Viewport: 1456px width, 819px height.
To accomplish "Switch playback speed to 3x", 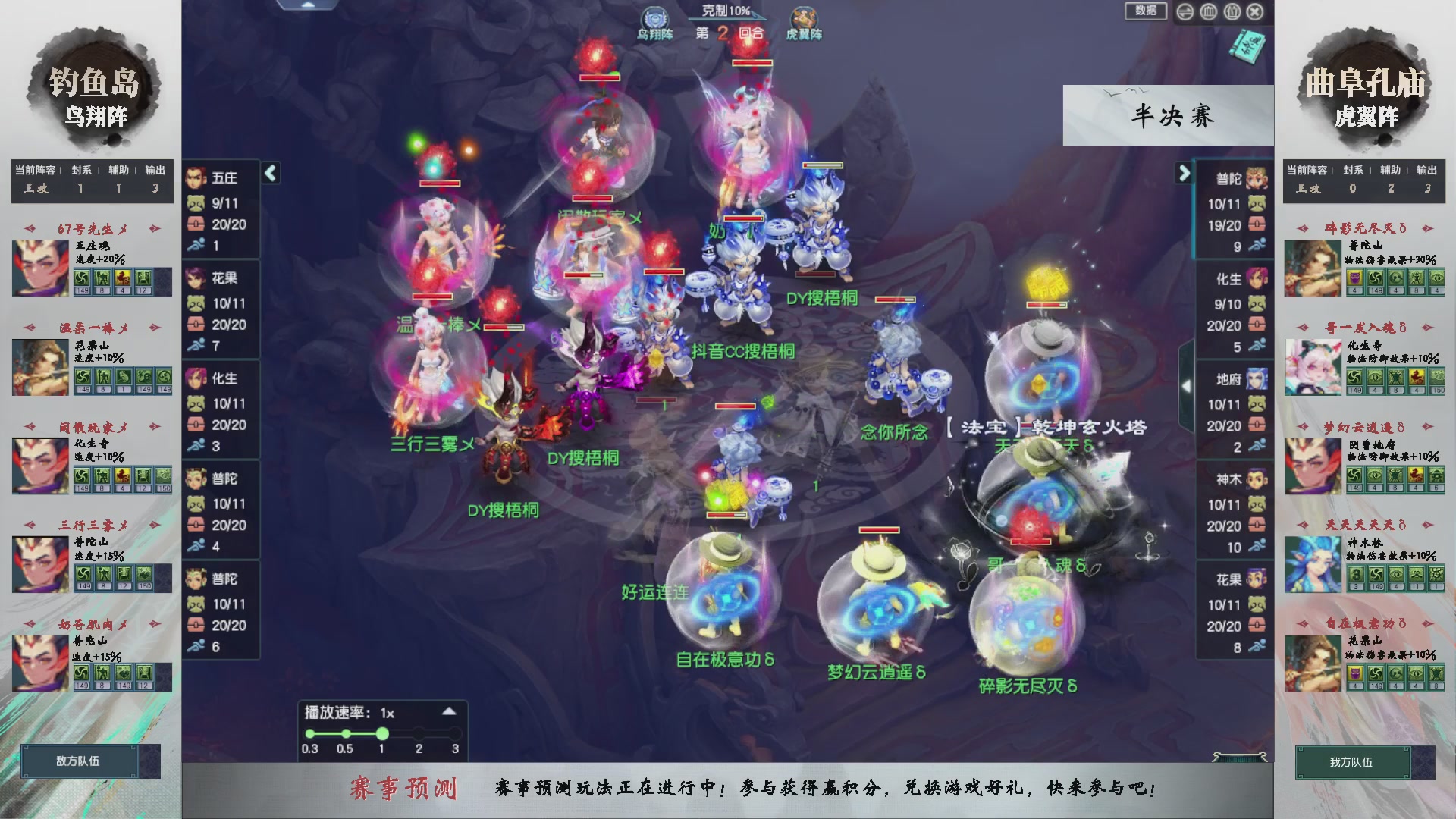I will pos(455,733).
